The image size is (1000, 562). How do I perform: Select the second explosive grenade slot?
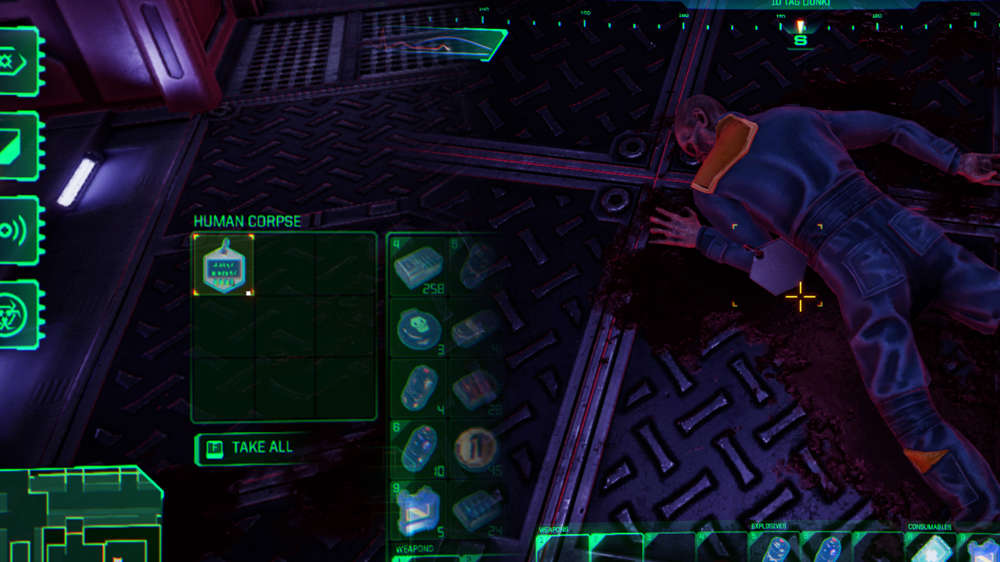[826, 549]
